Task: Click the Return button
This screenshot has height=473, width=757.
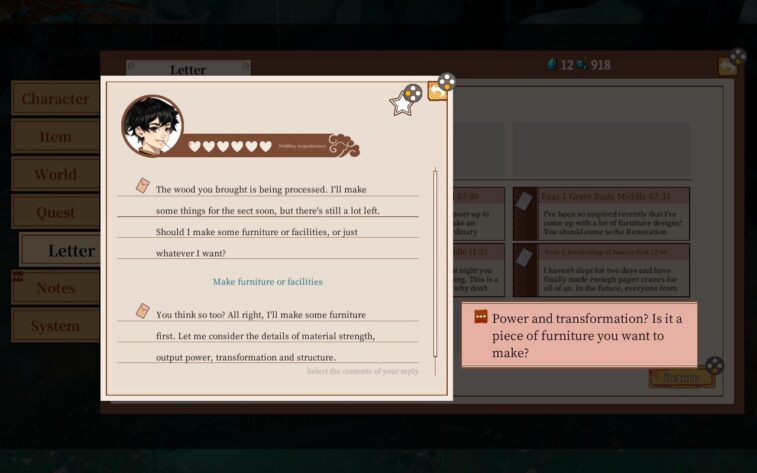Action: 681,379
